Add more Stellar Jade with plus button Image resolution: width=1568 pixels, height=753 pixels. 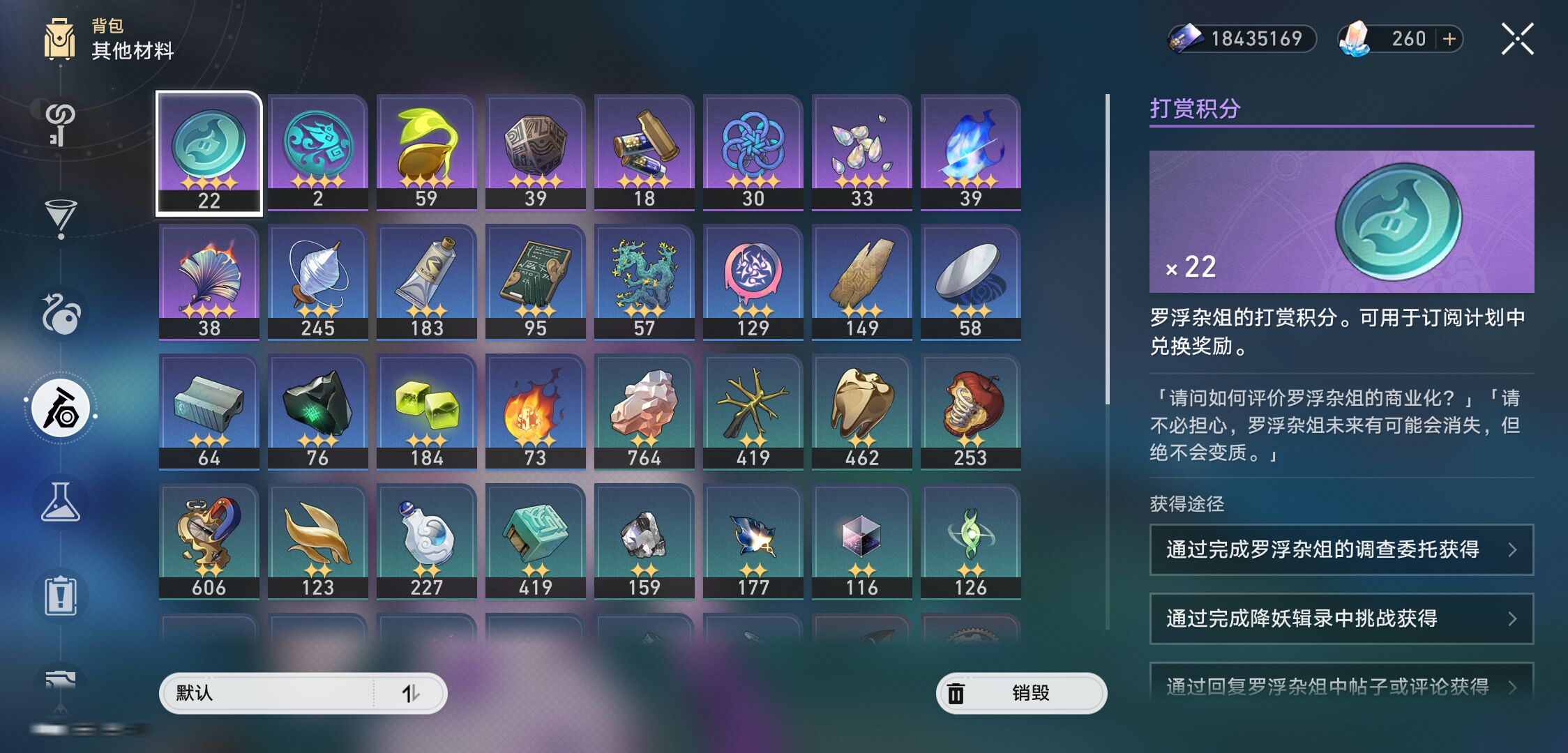click(1449, 39)
